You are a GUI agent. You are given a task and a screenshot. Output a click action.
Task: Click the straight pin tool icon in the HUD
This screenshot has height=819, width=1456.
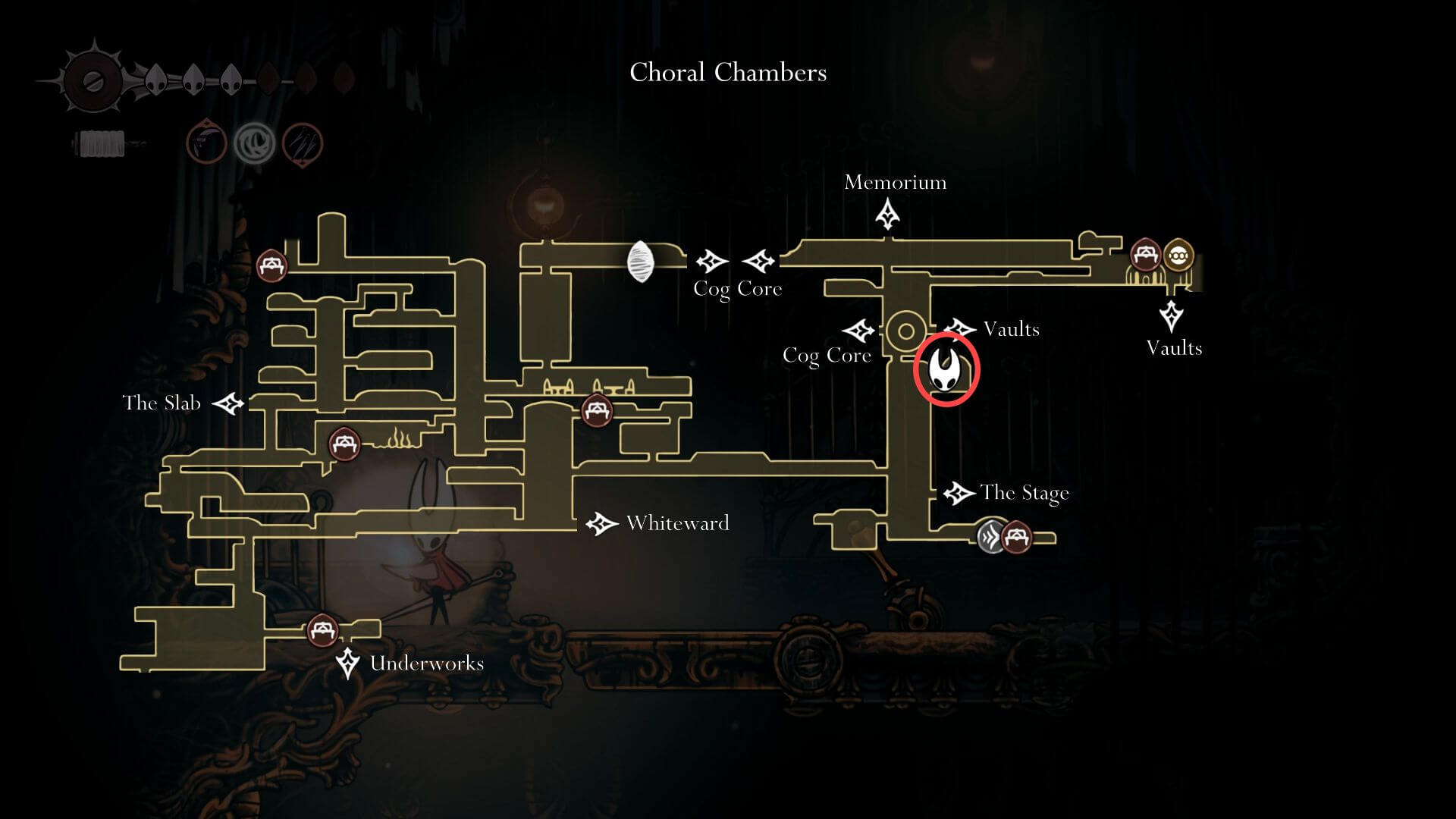(x=302, y=143)
